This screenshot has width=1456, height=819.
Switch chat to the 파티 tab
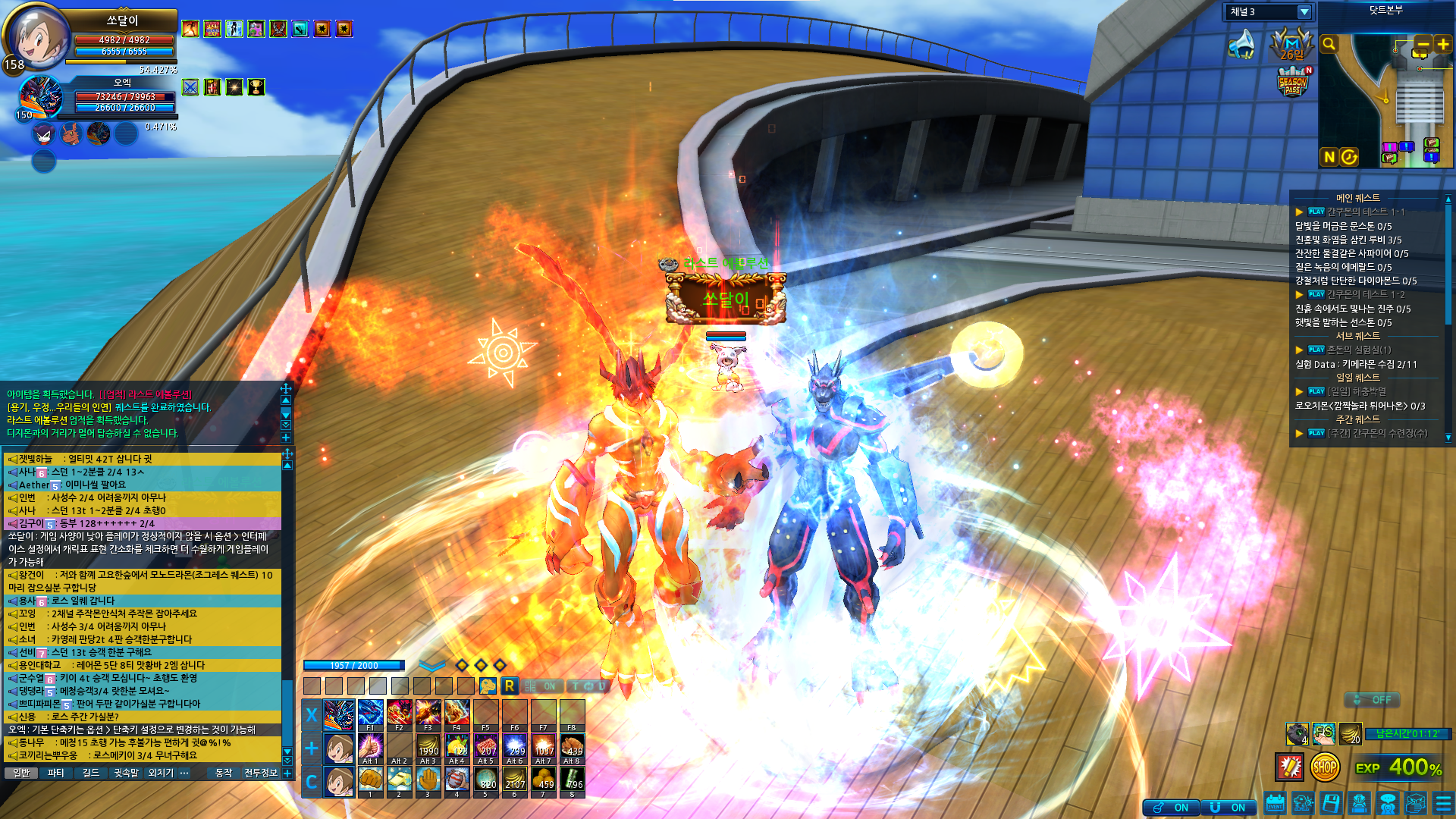[56, 773]
